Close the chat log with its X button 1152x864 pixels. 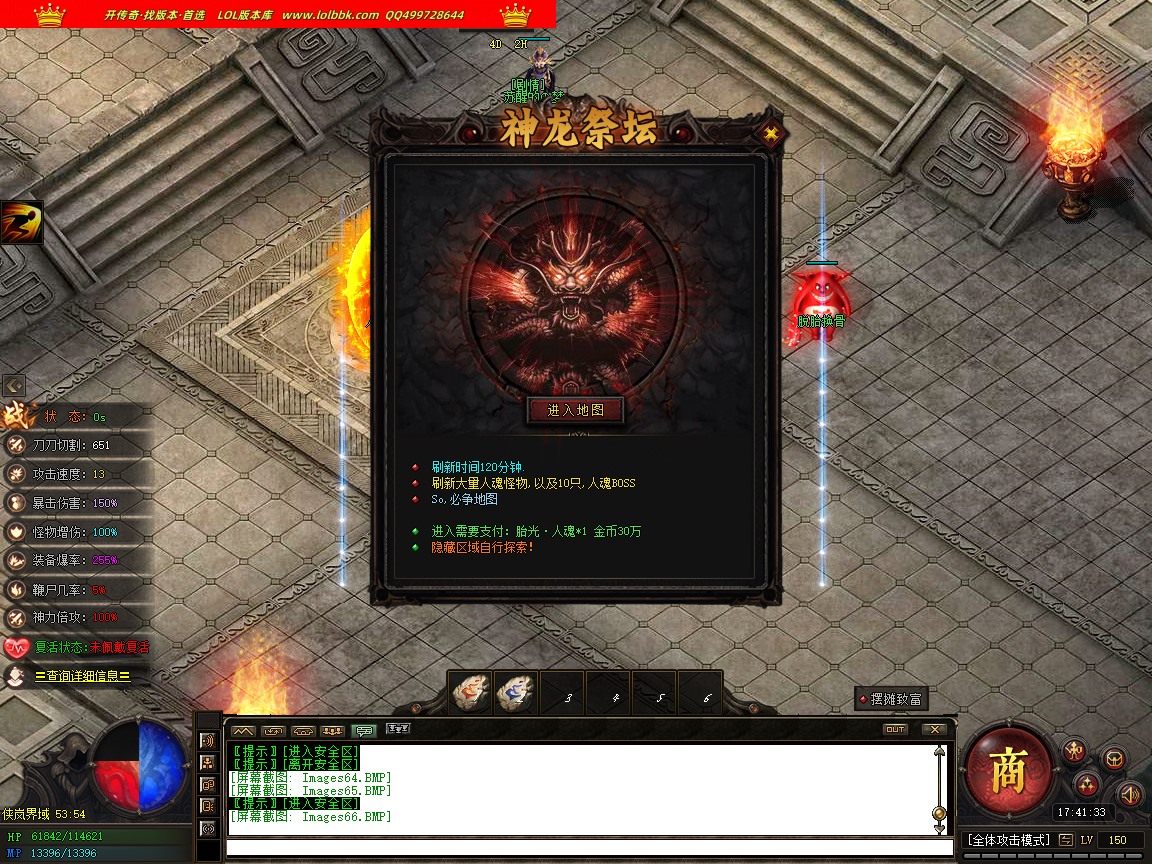coord(934,730)
